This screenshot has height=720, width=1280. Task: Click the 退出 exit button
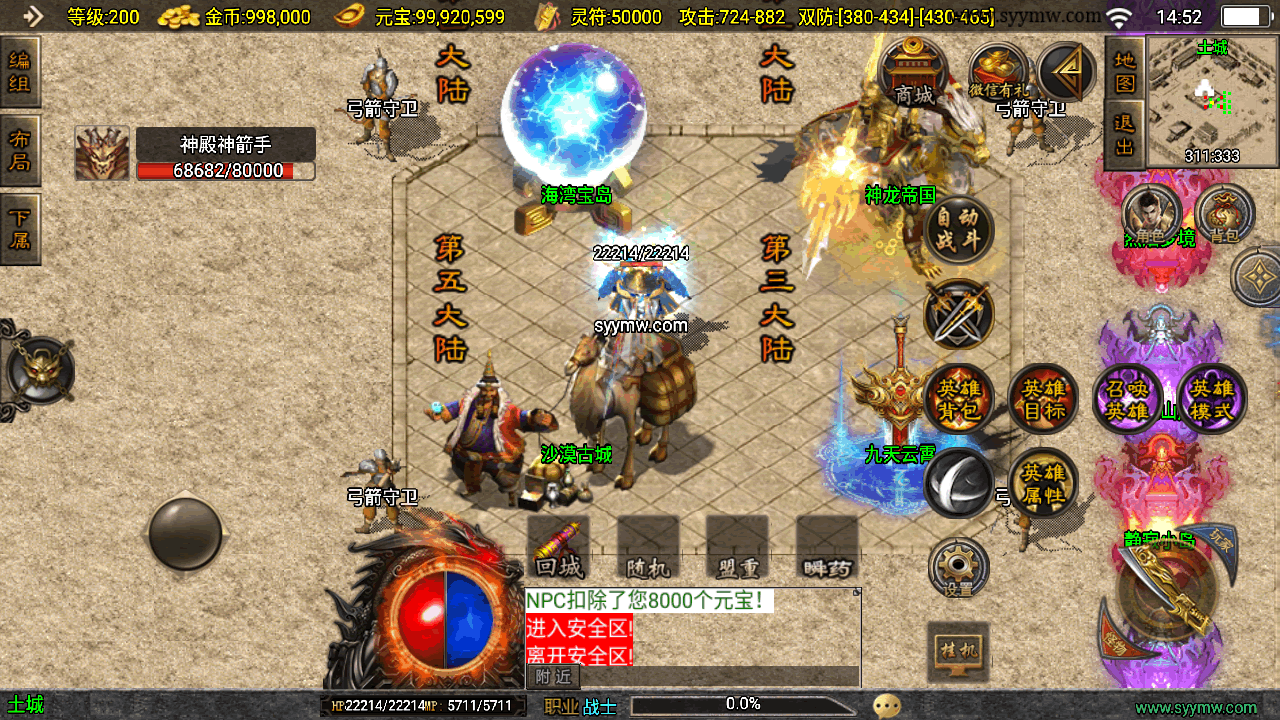pyautogui.click(x=1125, y=135)
